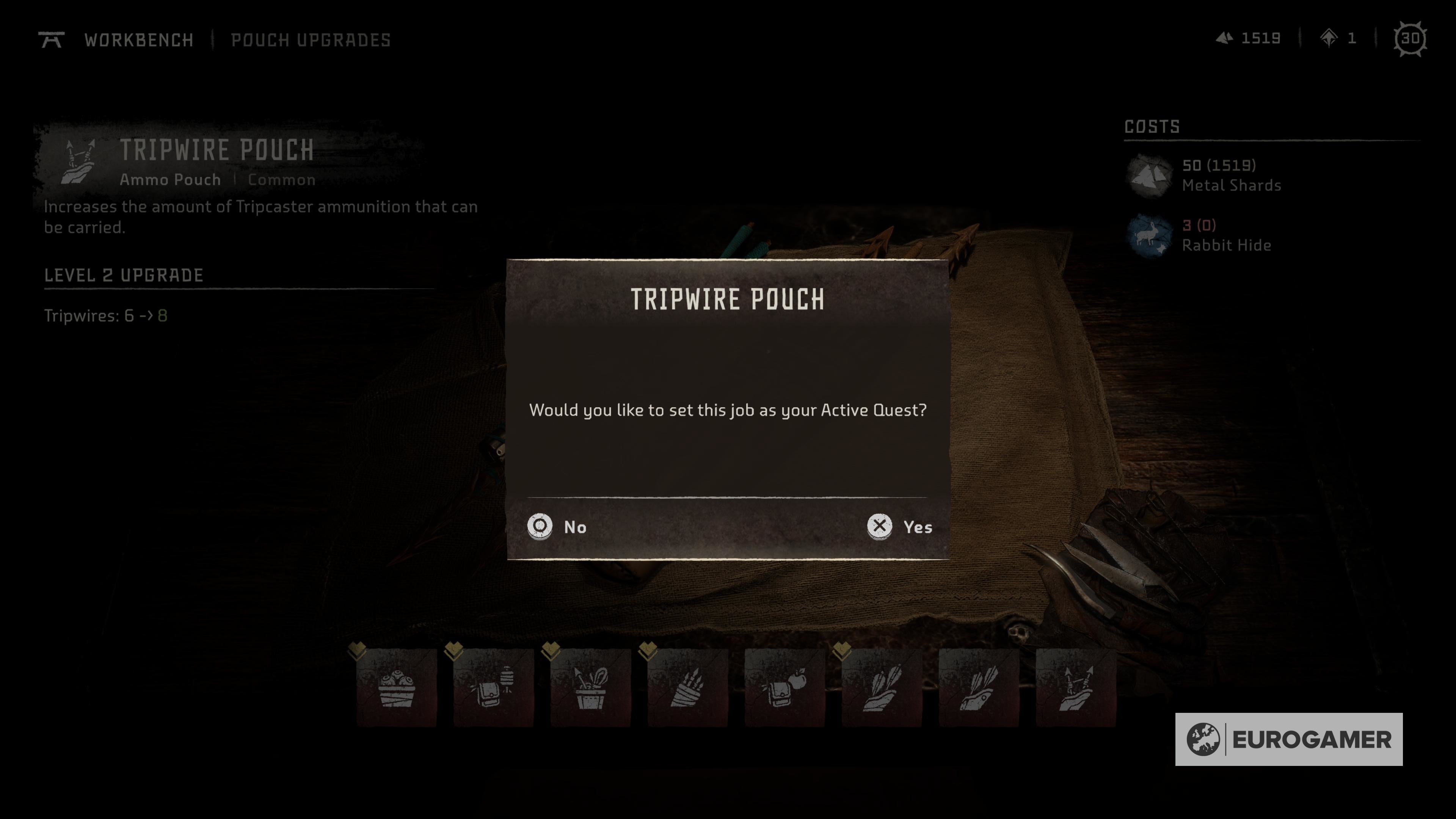The width and height of the screenshot is (1456, 819).
Task: Click Yes to set job as Active Quest
Action: coord(903,527)
